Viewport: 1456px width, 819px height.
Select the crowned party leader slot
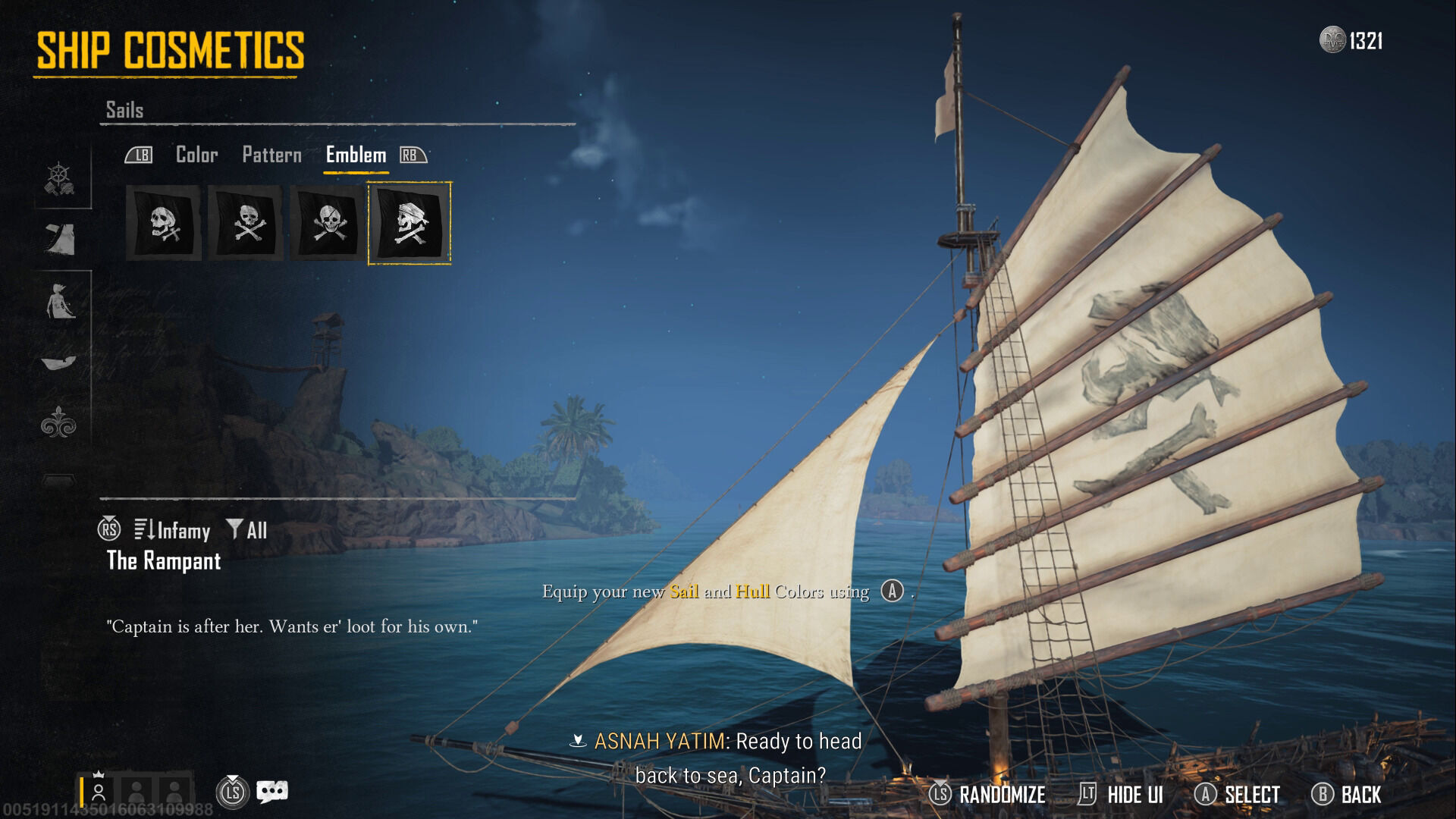point(98,792)
